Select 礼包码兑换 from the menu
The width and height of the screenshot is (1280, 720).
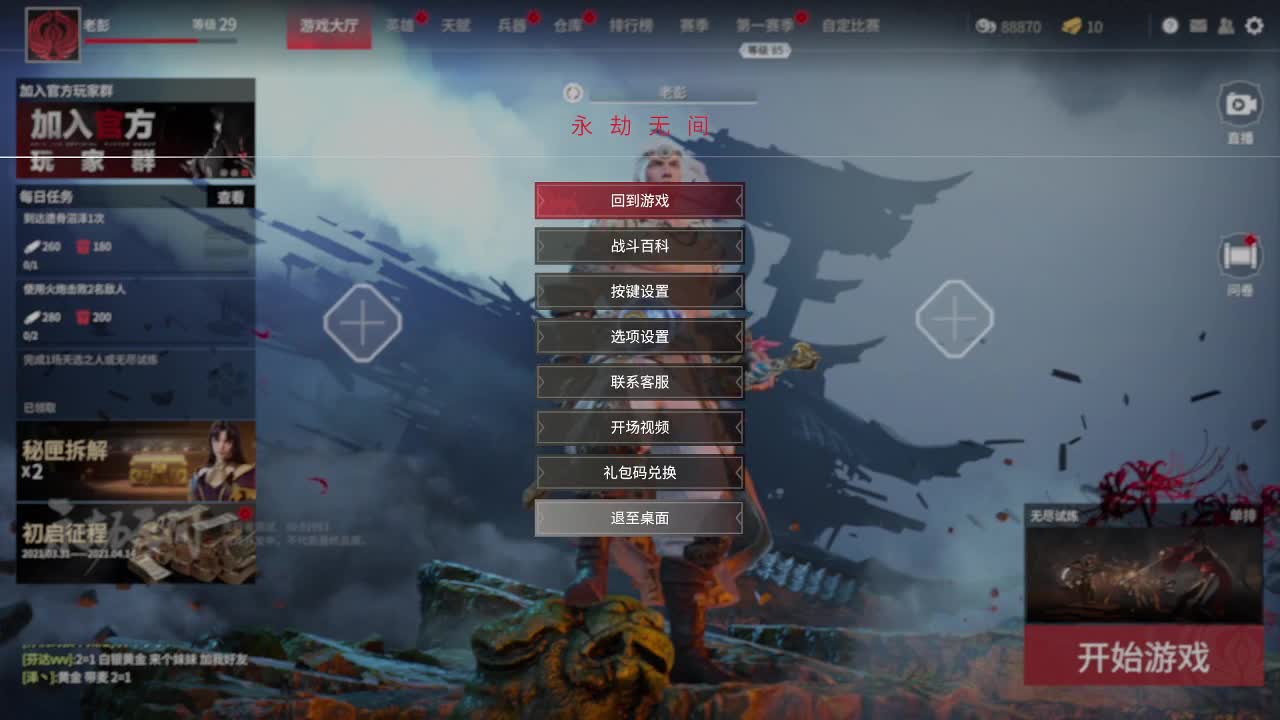click(640, 473)
